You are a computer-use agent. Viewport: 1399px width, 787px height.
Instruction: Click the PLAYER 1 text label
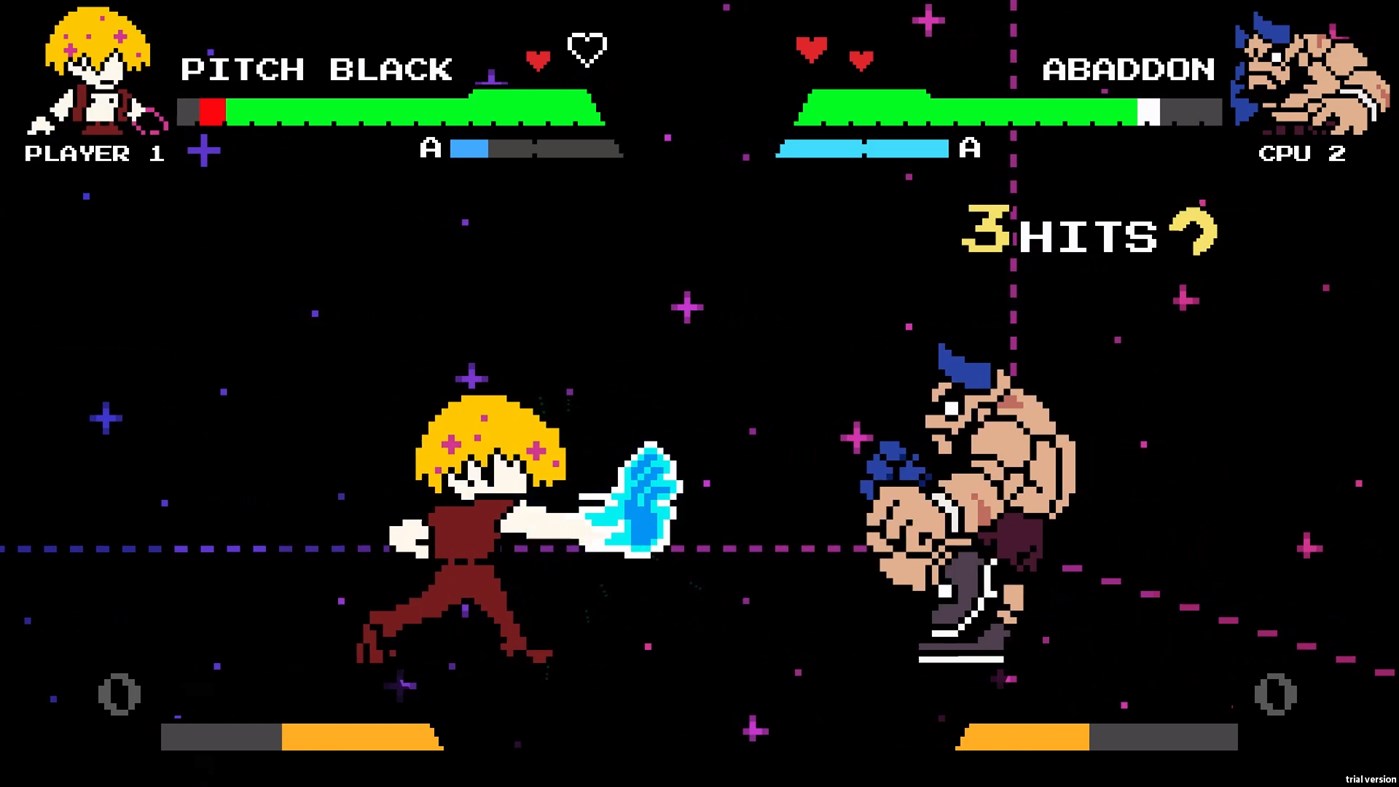coord(94,153)
